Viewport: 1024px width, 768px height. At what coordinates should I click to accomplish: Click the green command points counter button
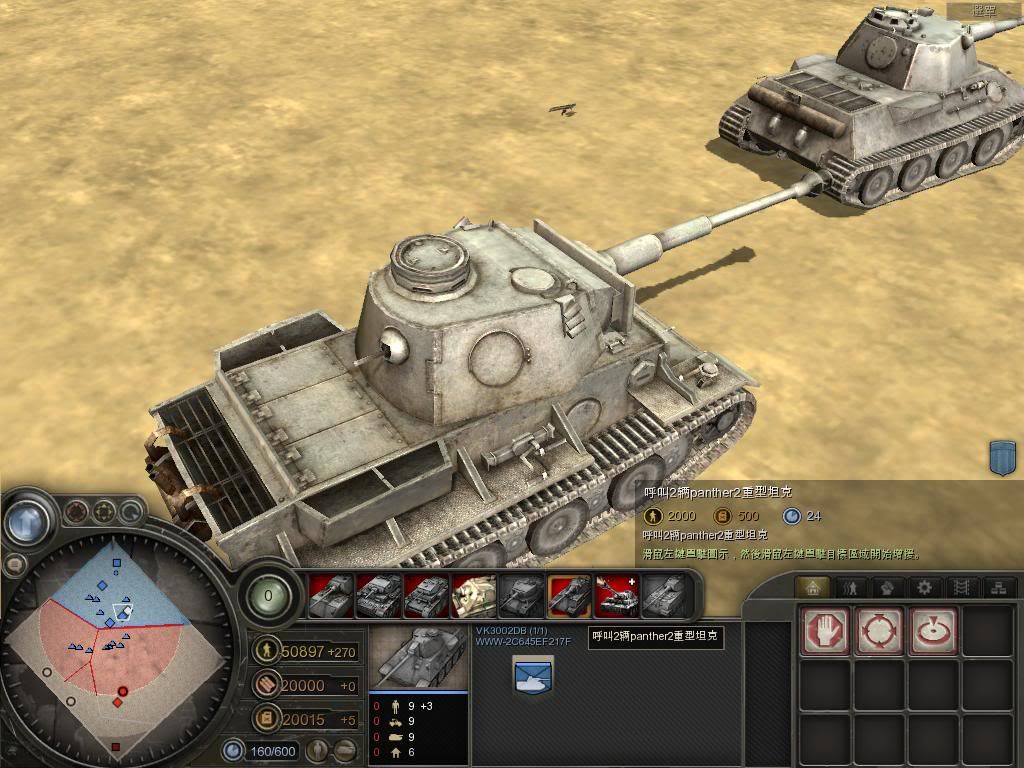267,596
